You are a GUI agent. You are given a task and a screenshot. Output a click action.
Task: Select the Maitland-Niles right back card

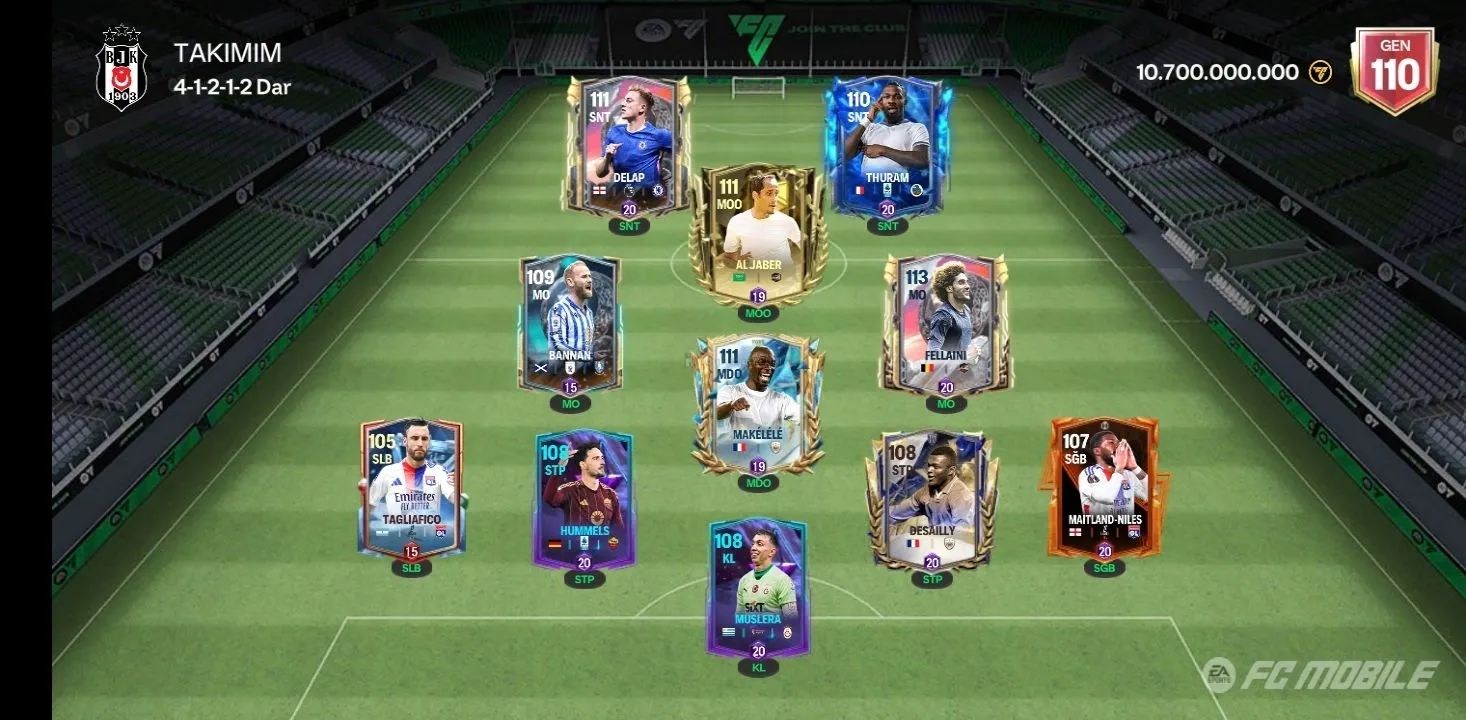[x=1104, y=488]
